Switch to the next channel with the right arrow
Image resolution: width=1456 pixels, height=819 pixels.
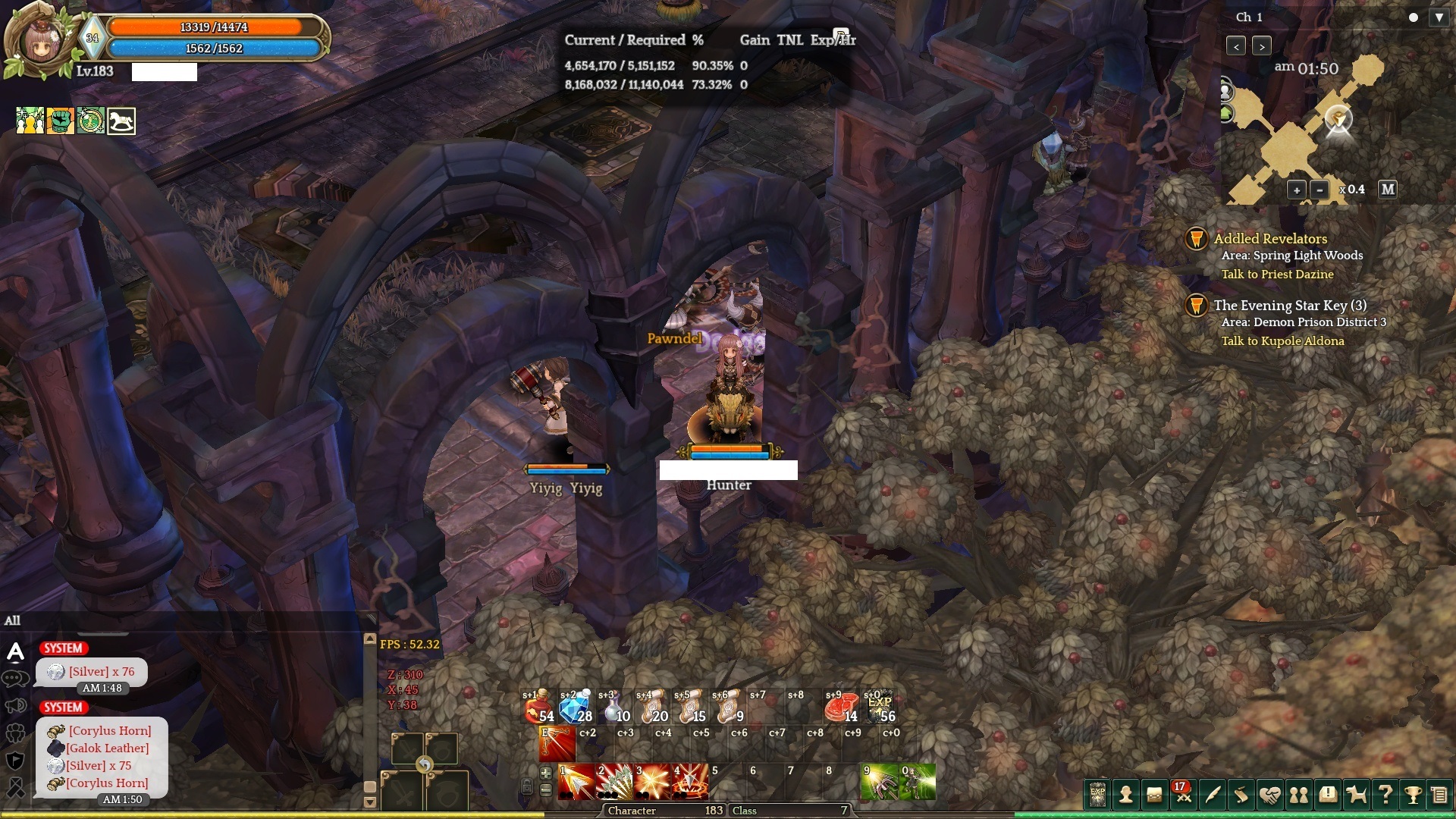1262,46
